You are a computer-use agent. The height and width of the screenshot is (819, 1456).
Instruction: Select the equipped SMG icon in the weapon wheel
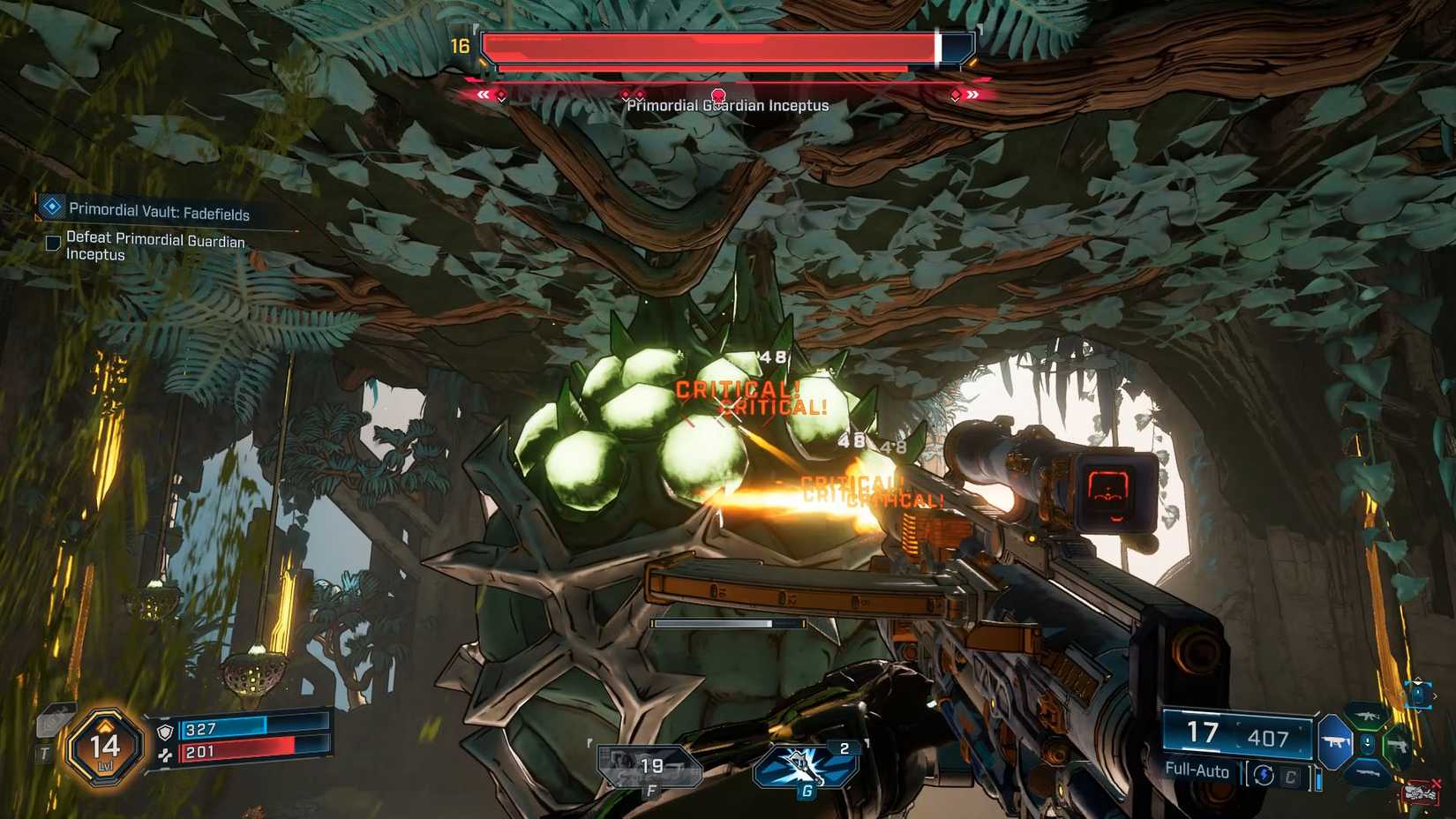coord(1333,743)
